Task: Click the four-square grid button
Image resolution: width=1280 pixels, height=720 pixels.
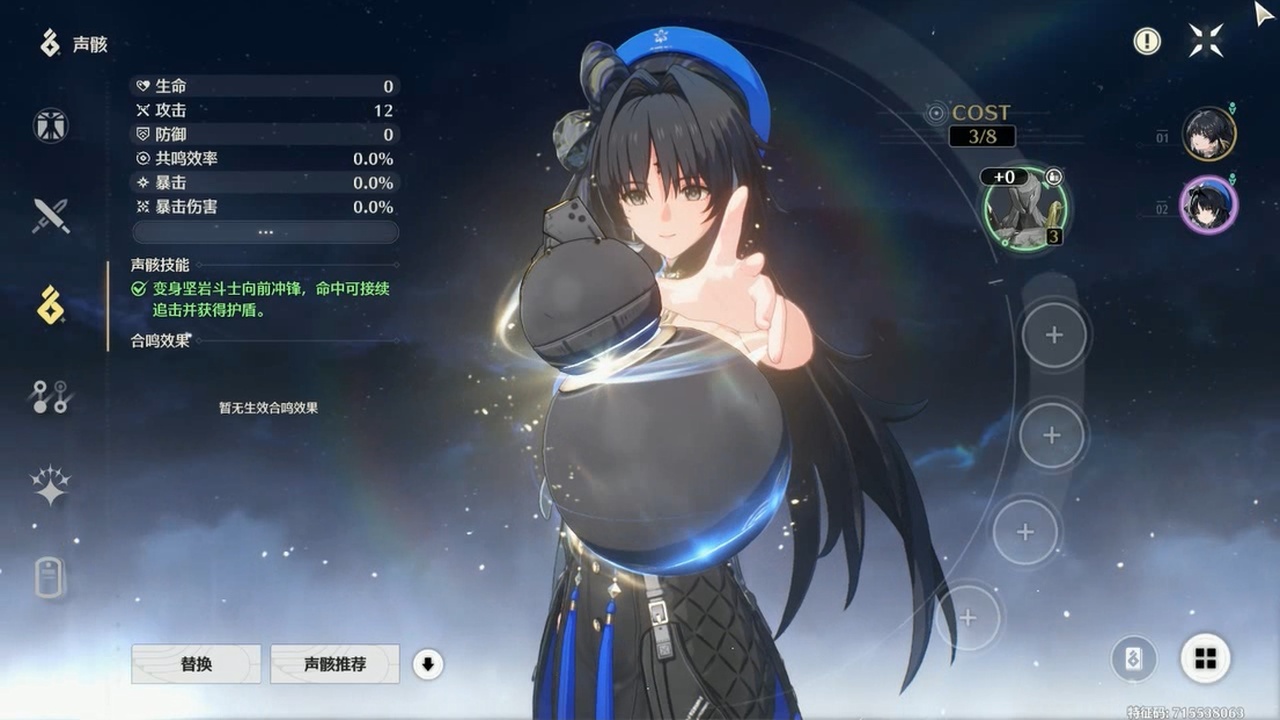Action: click(1205, 658)
